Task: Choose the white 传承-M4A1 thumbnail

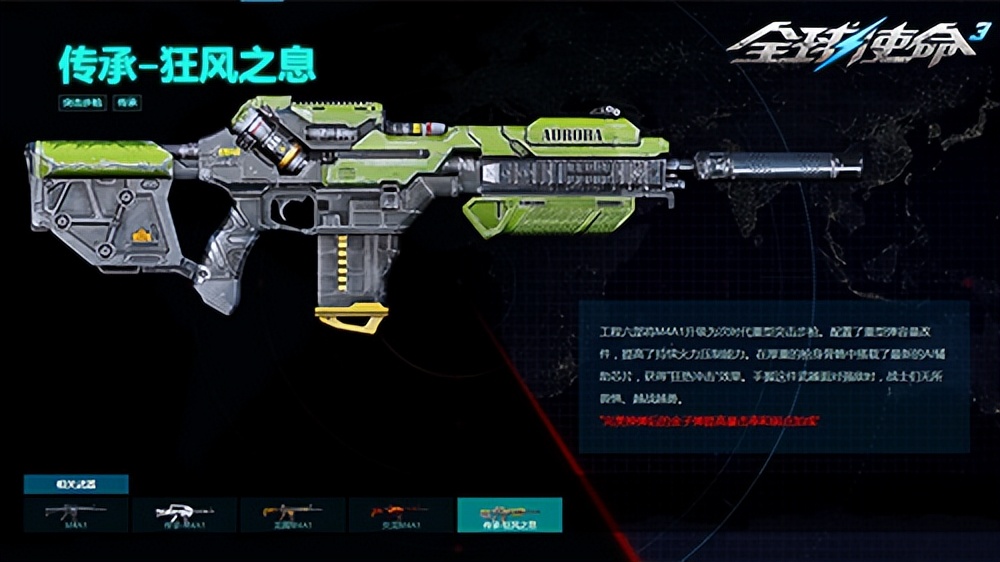Action: 184,514
